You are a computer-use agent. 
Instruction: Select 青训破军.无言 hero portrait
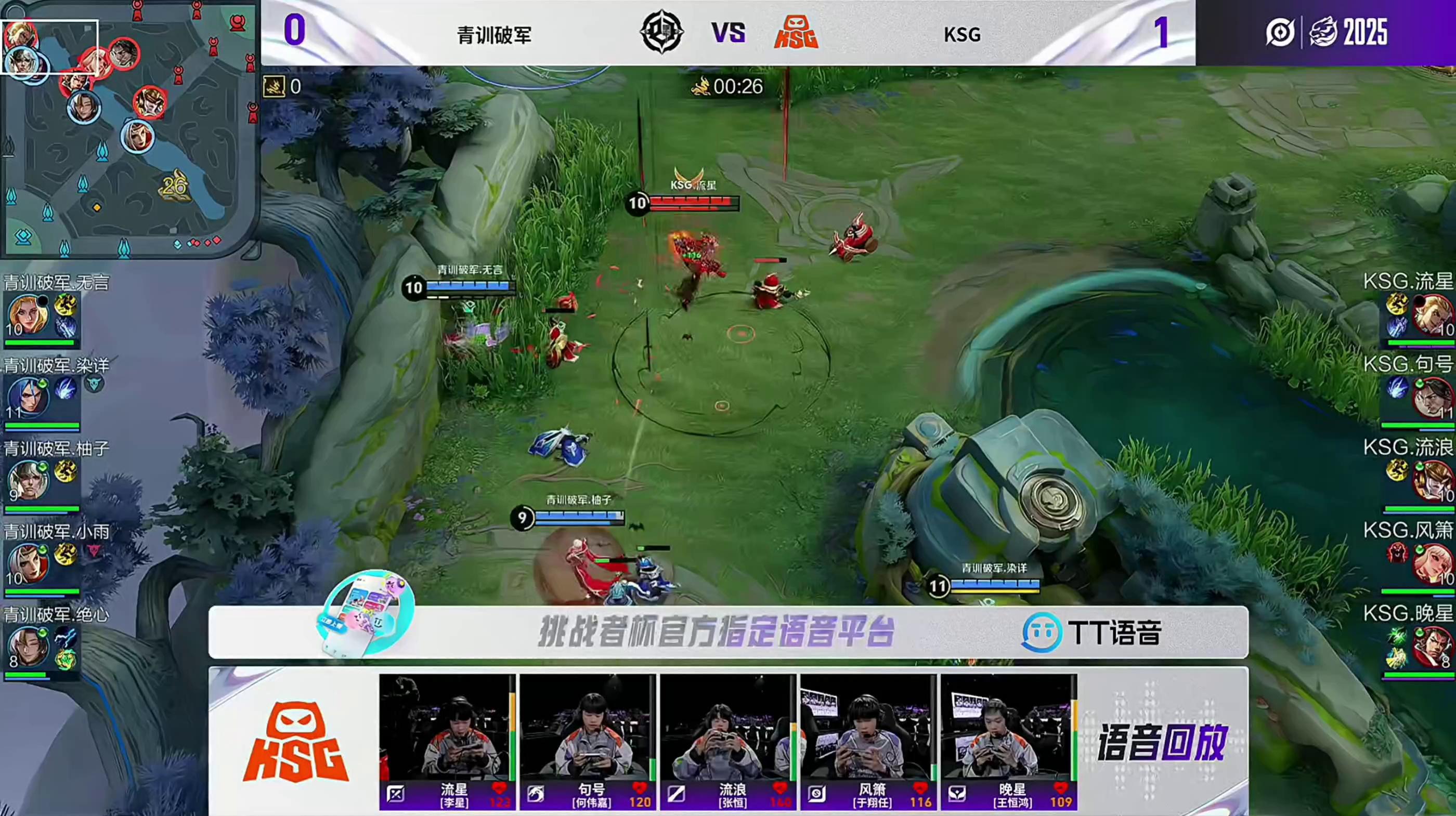(28, 314)
